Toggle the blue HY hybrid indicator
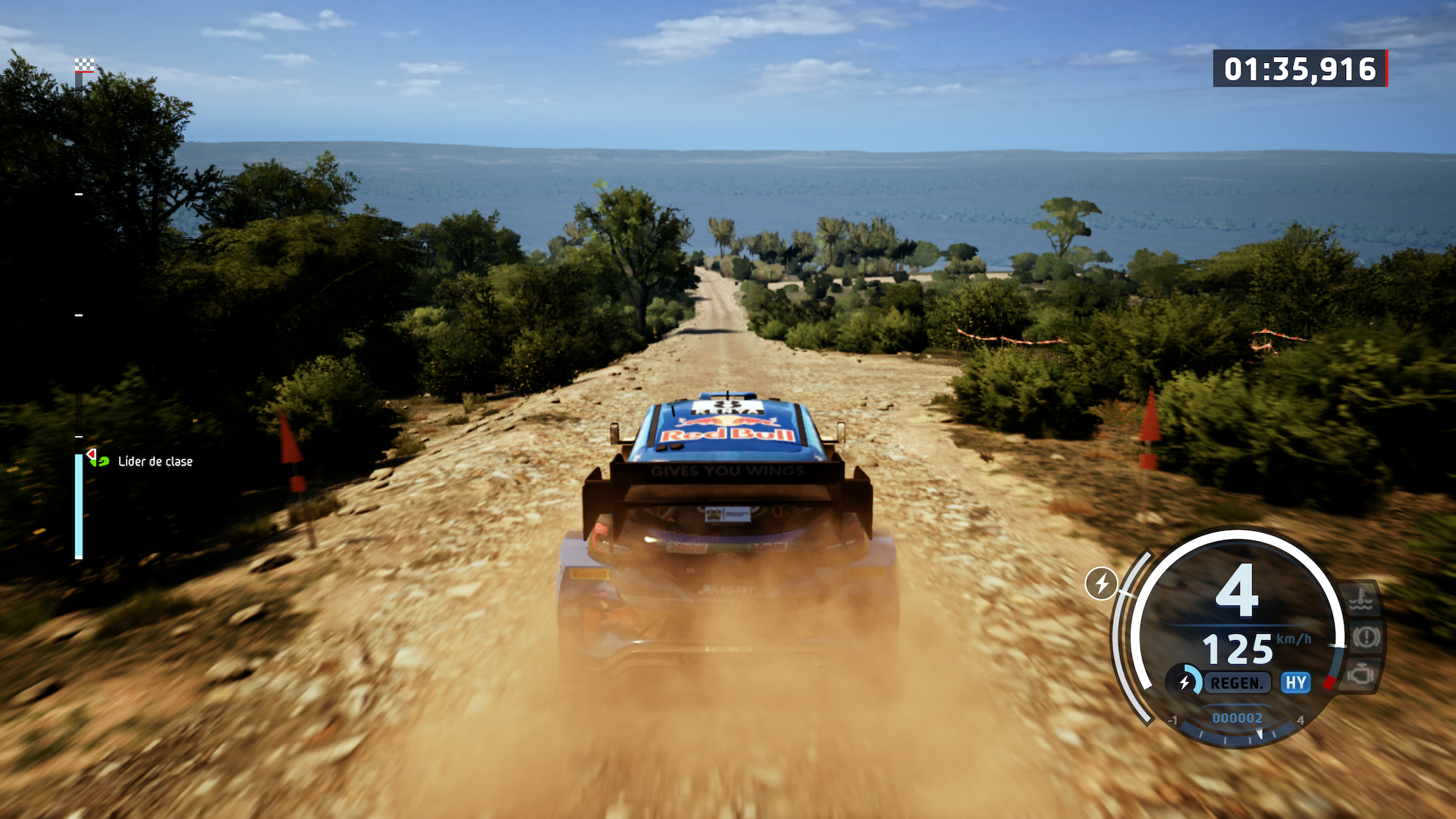This screenshot has width=1456, height=819. 1296,682
